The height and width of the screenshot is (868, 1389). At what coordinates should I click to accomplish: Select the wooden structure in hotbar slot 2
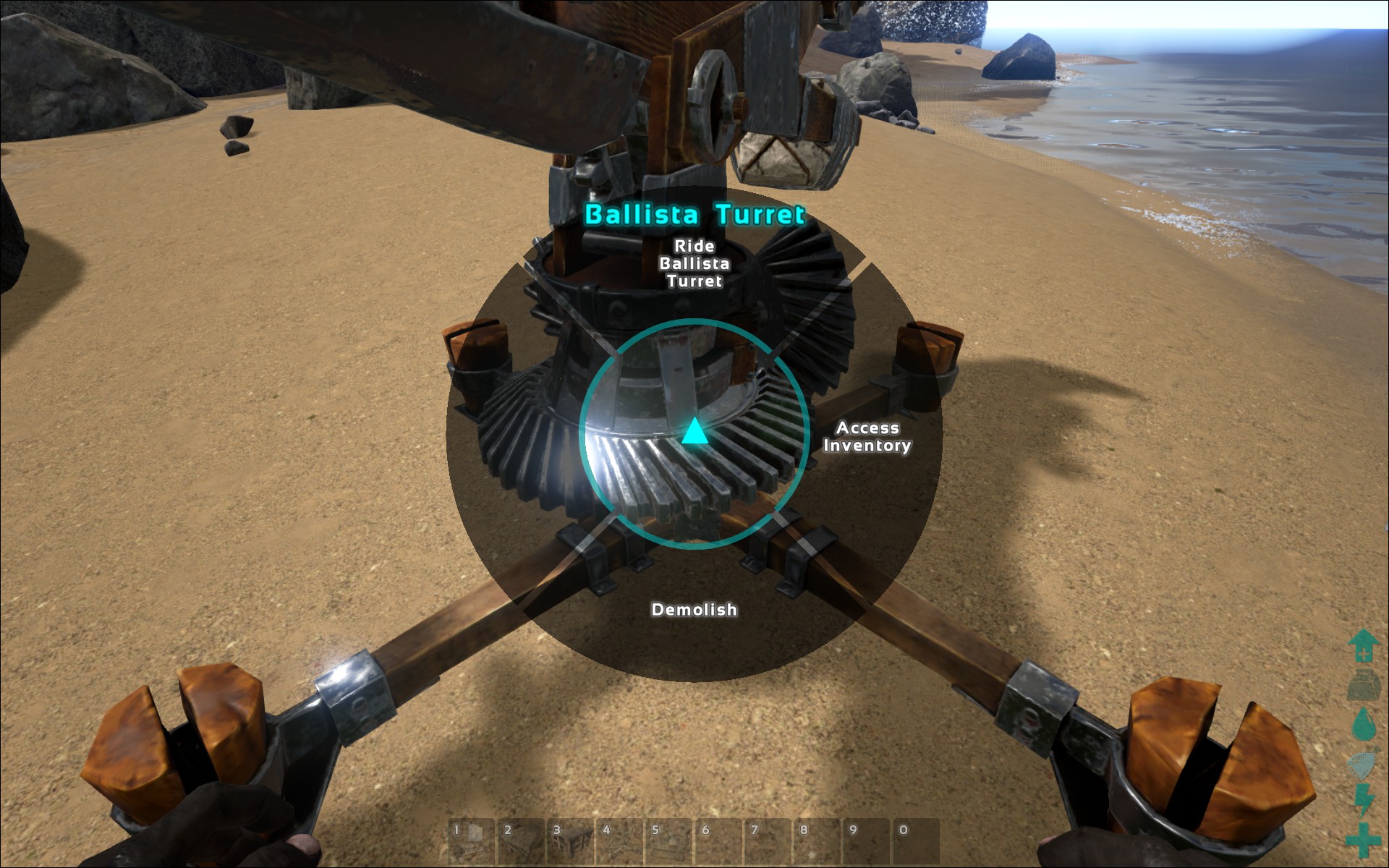521,842
